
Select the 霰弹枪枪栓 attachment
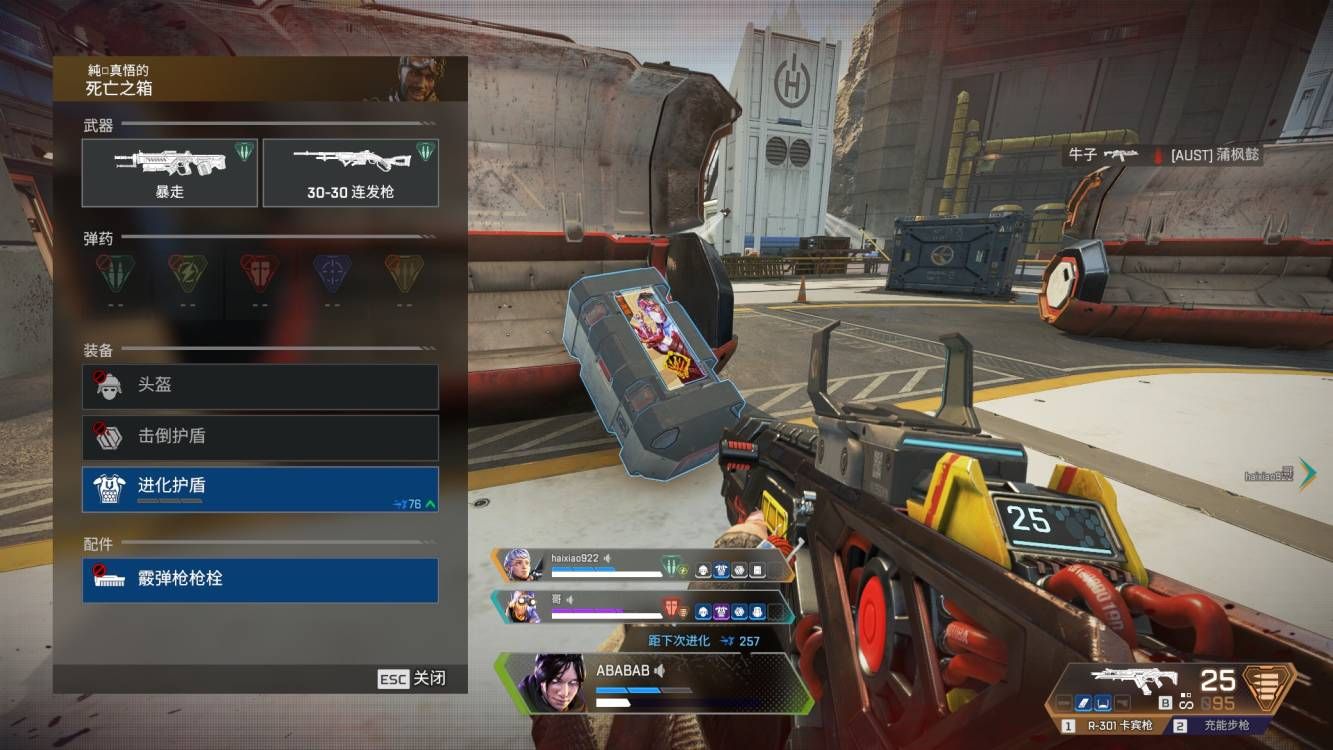click(x=260, y=580)
